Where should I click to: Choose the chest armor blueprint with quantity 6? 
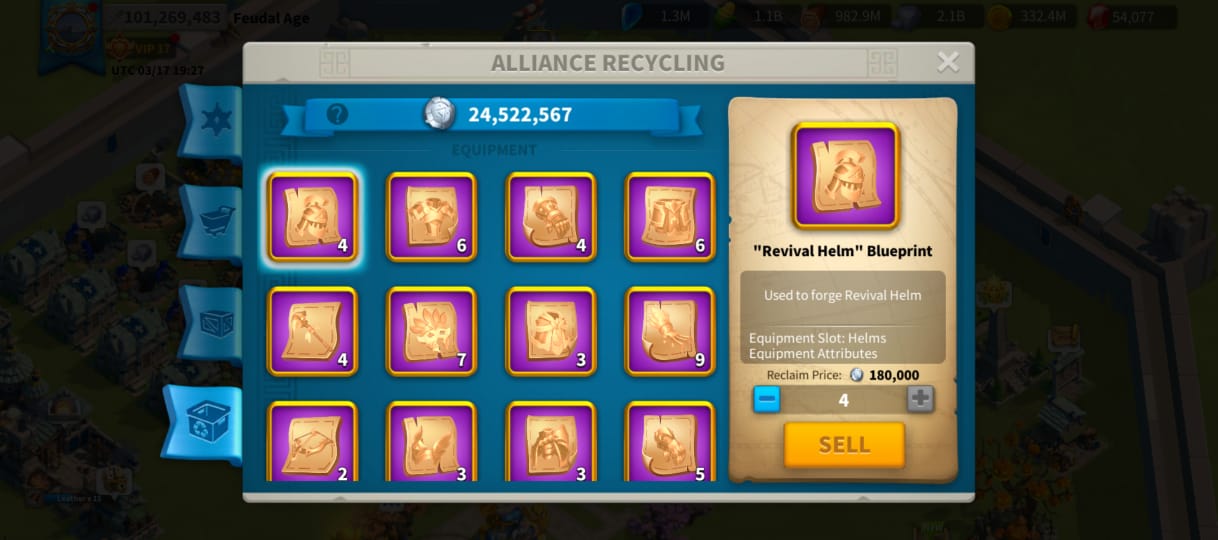[x=432, y=217]
